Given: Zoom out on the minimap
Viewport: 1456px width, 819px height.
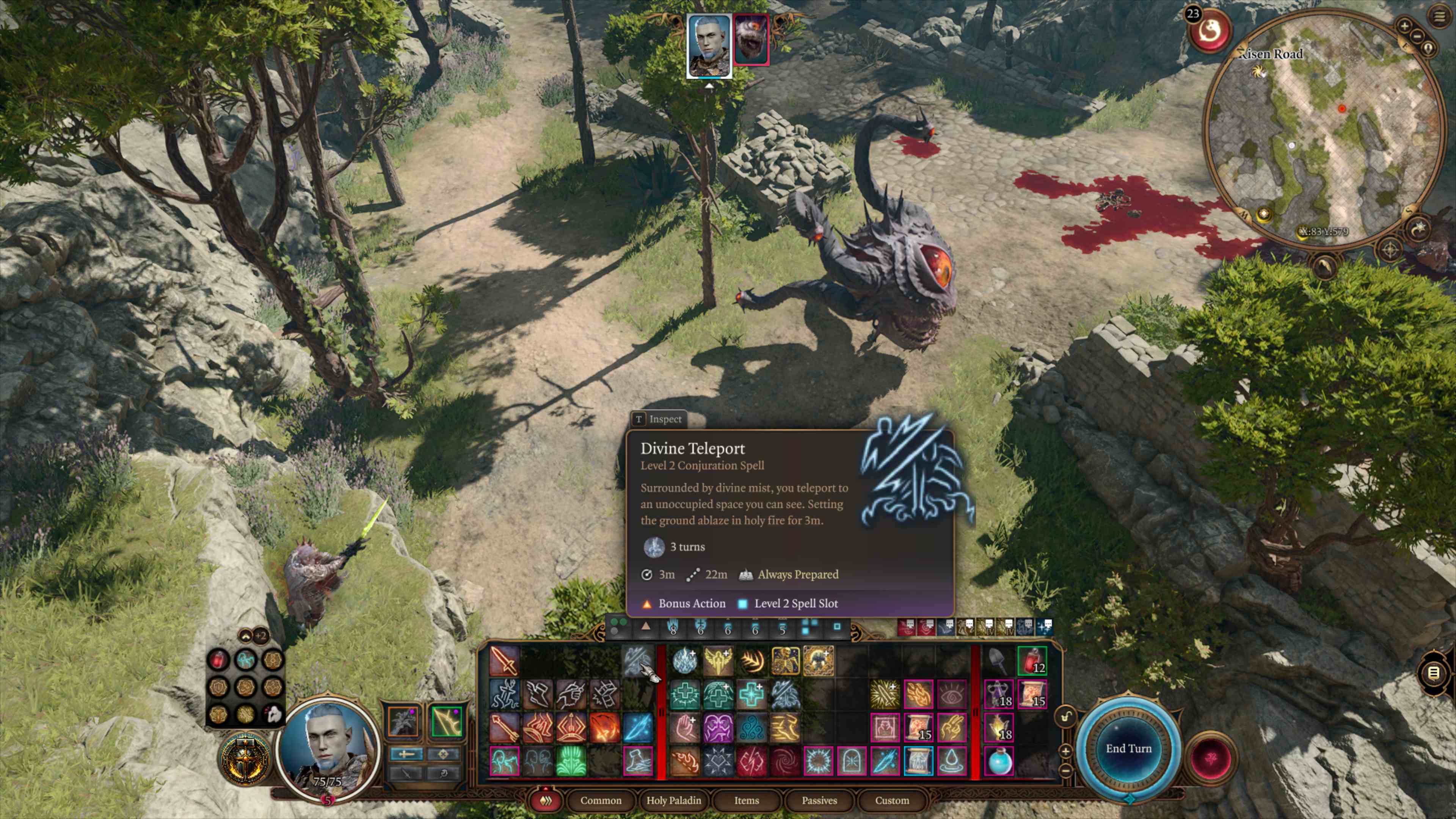Looking at the screenshot, I should [1418, 36].
